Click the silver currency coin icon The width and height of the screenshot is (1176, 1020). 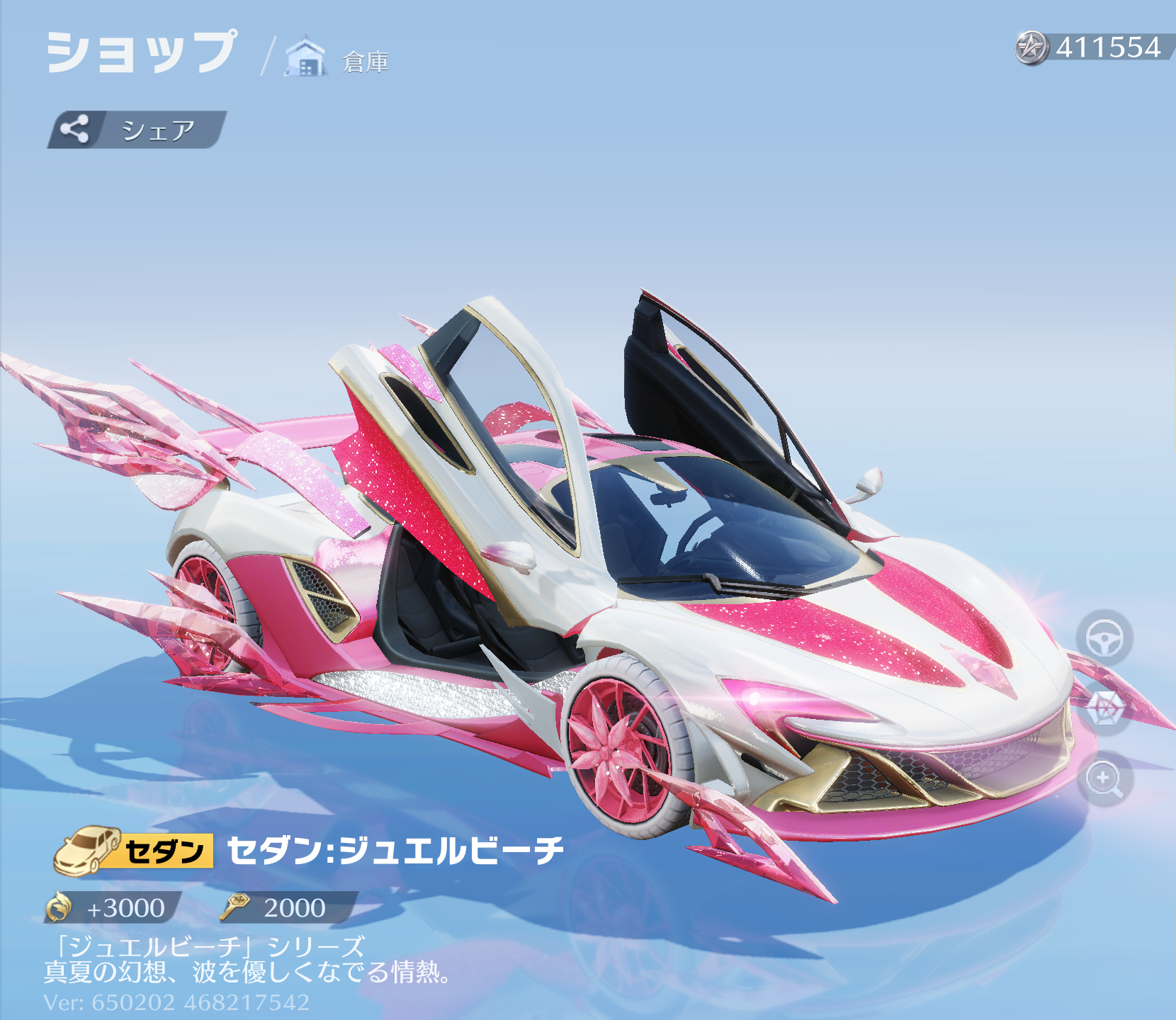click(1032, 48)
